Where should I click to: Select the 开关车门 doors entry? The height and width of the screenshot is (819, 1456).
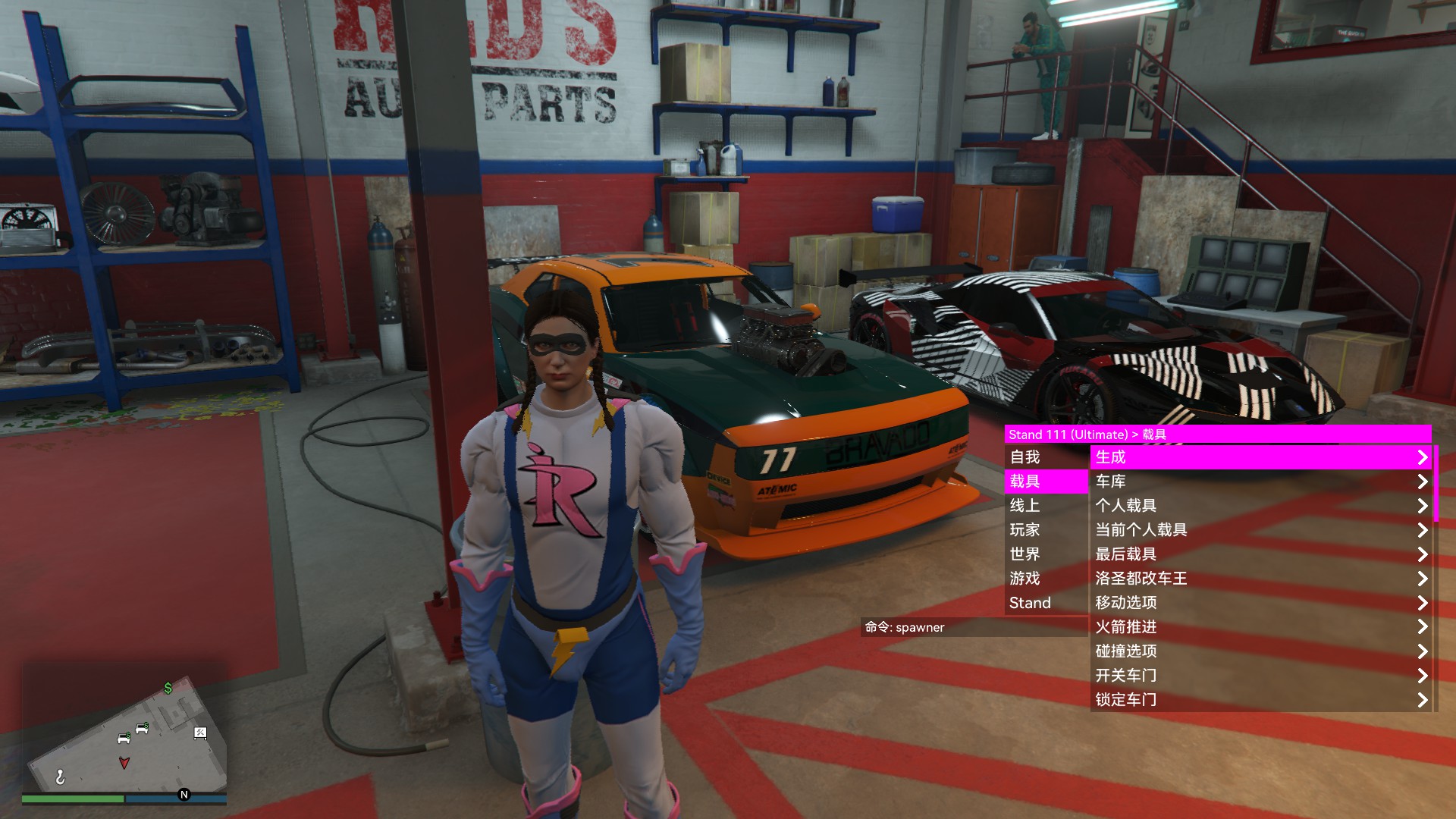pos(1259,676)
